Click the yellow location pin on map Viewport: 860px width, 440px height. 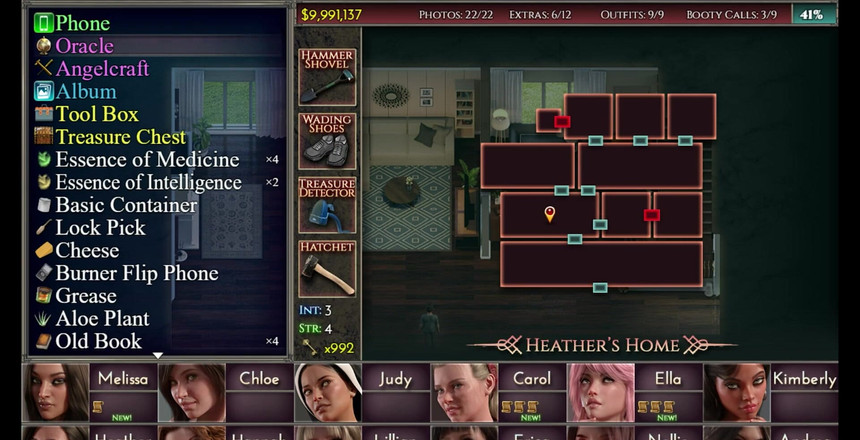point(549,213)
